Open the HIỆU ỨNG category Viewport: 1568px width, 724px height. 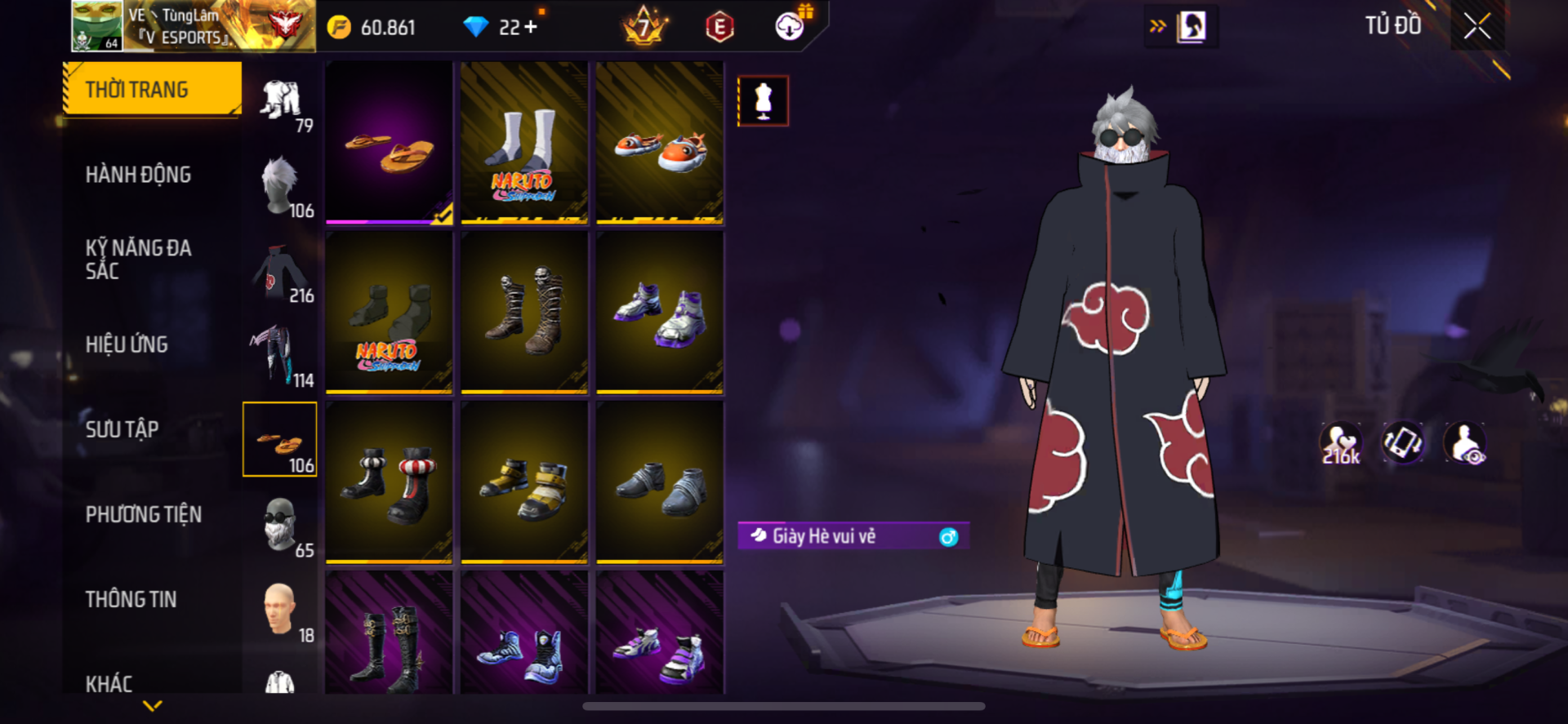[127, 344]
